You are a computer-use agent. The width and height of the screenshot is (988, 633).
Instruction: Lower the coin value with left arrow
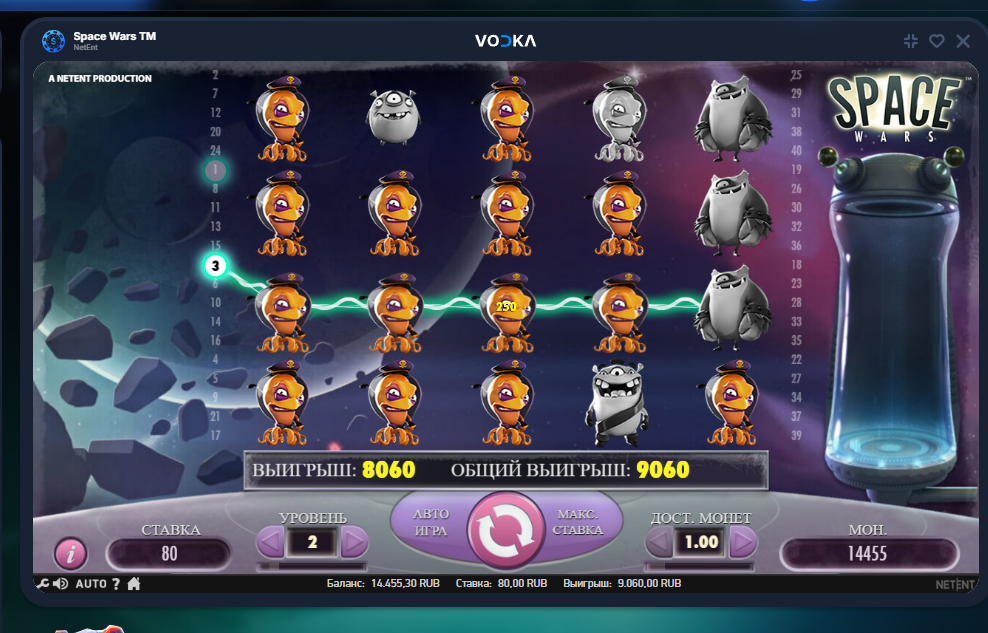click(660, 542)
